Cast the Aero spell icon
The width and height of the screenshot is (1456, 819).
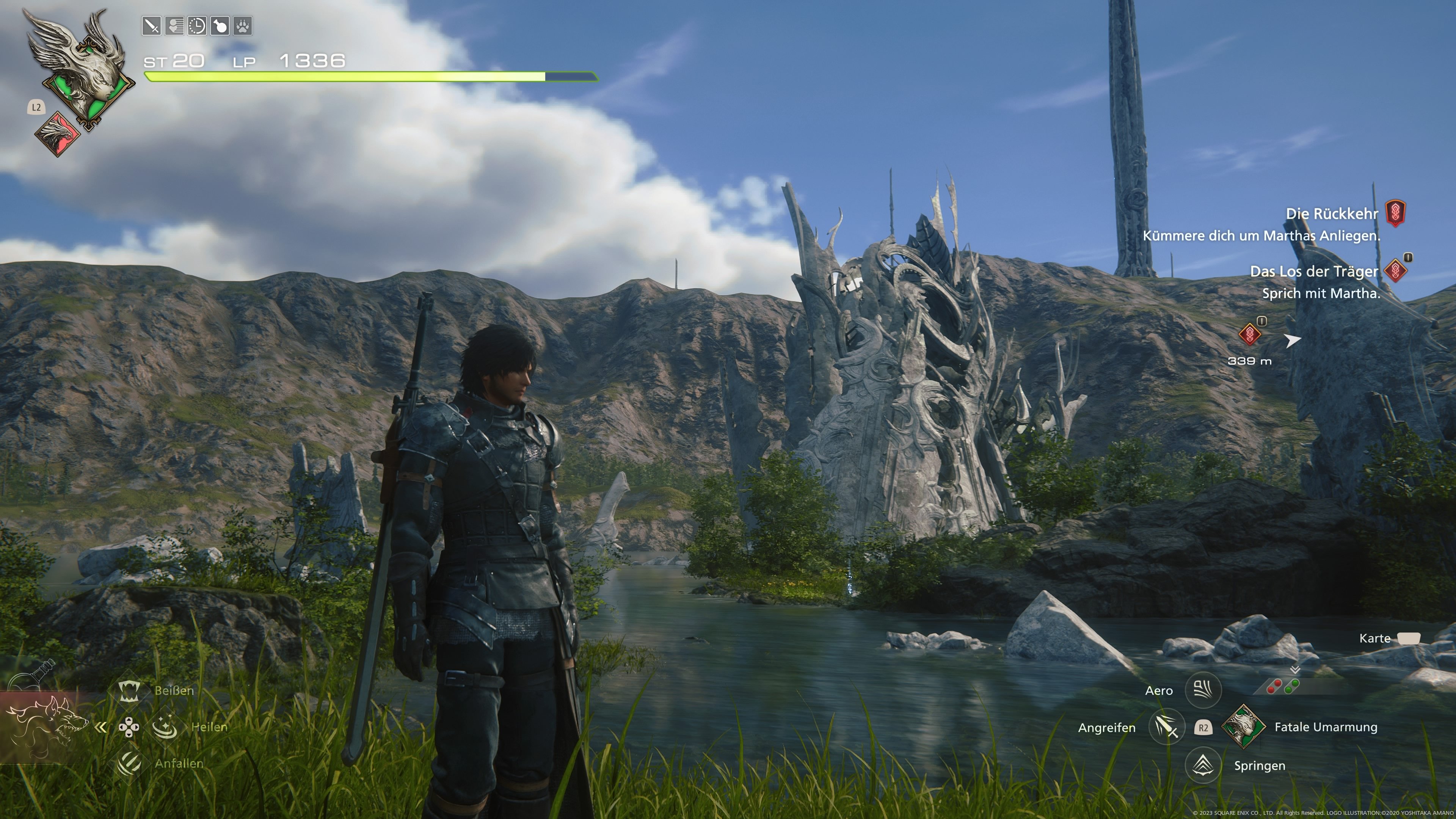point(1203,690)
